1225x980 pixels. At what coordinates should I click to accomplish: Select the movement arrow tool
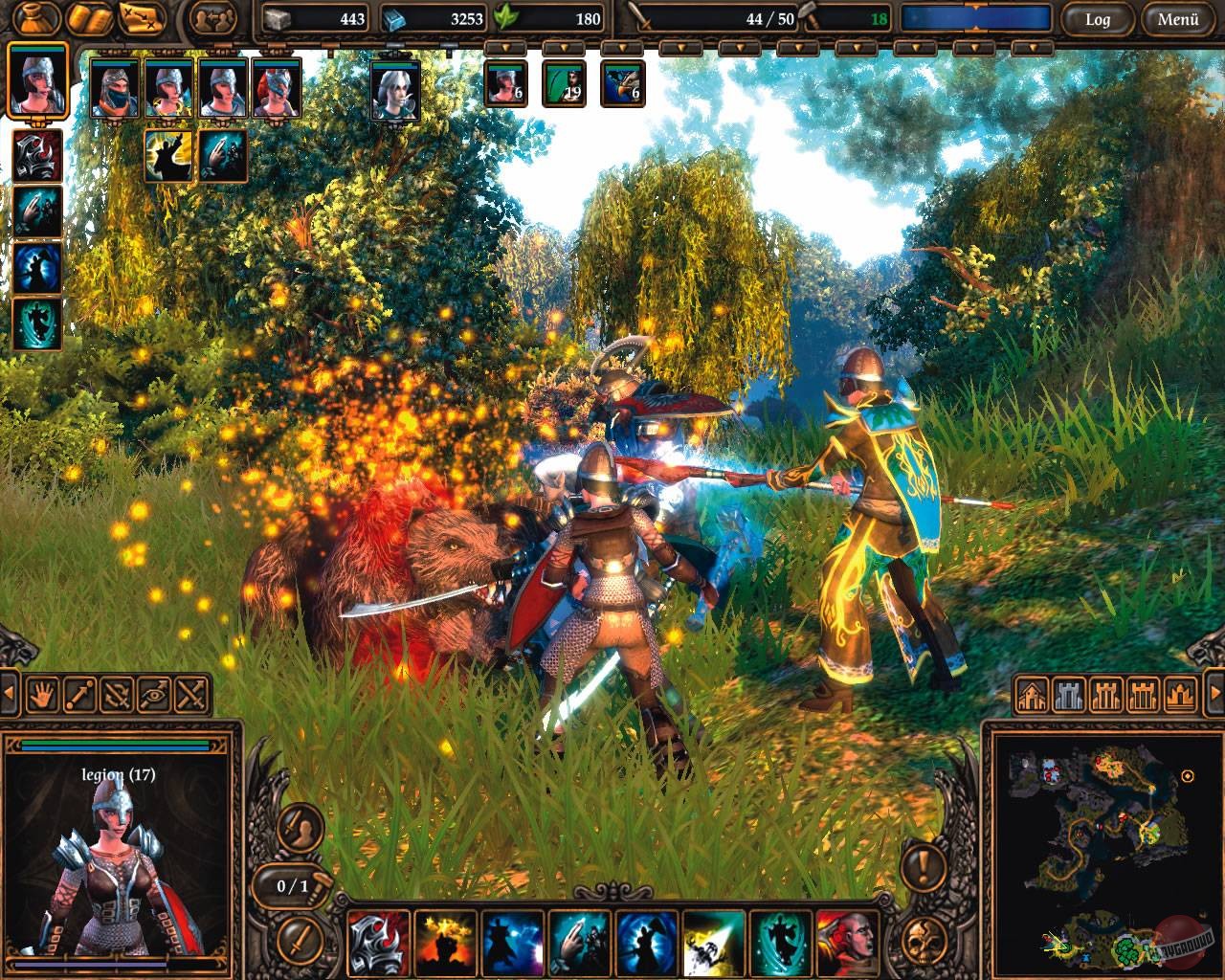coord(78,693)
